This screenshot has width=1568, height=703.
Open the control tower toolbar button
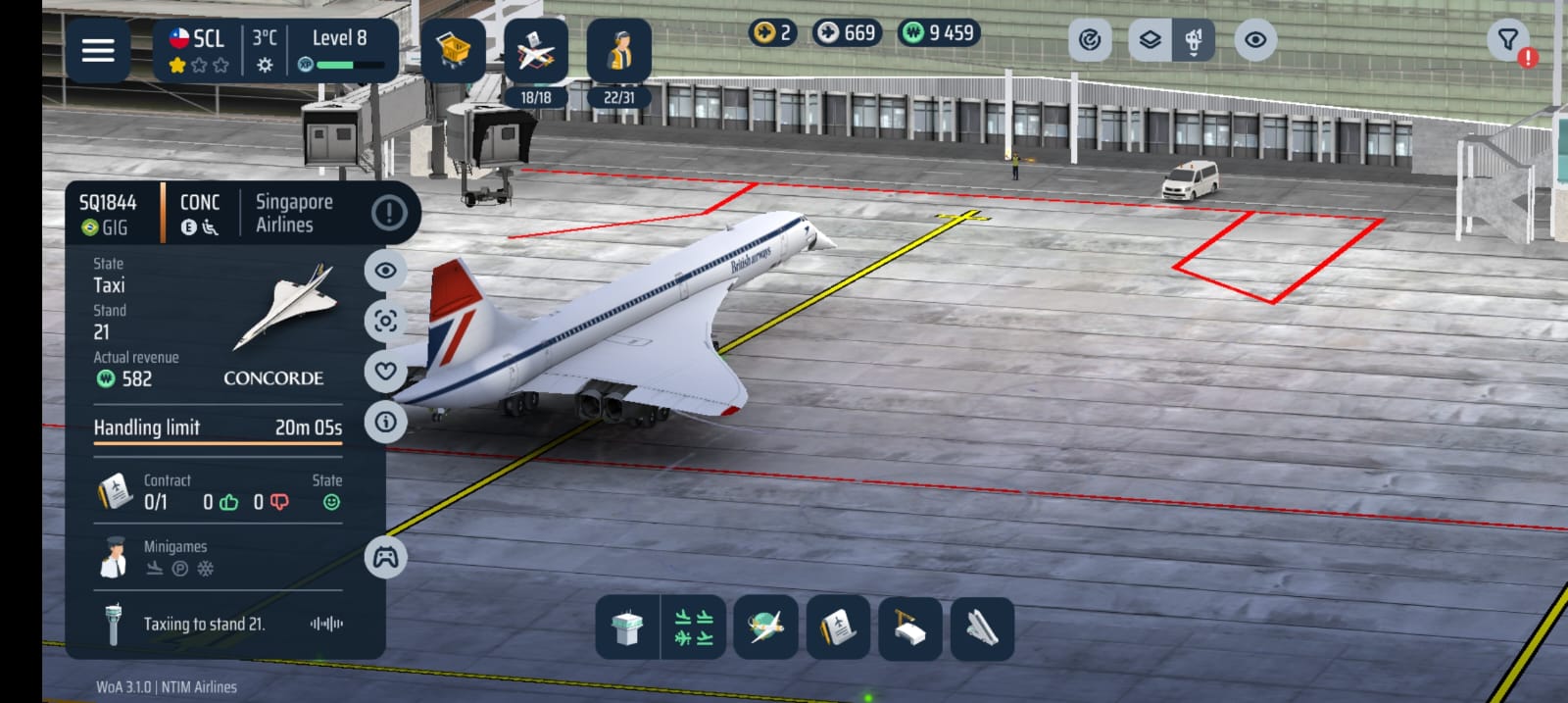[x=627, y=628]
